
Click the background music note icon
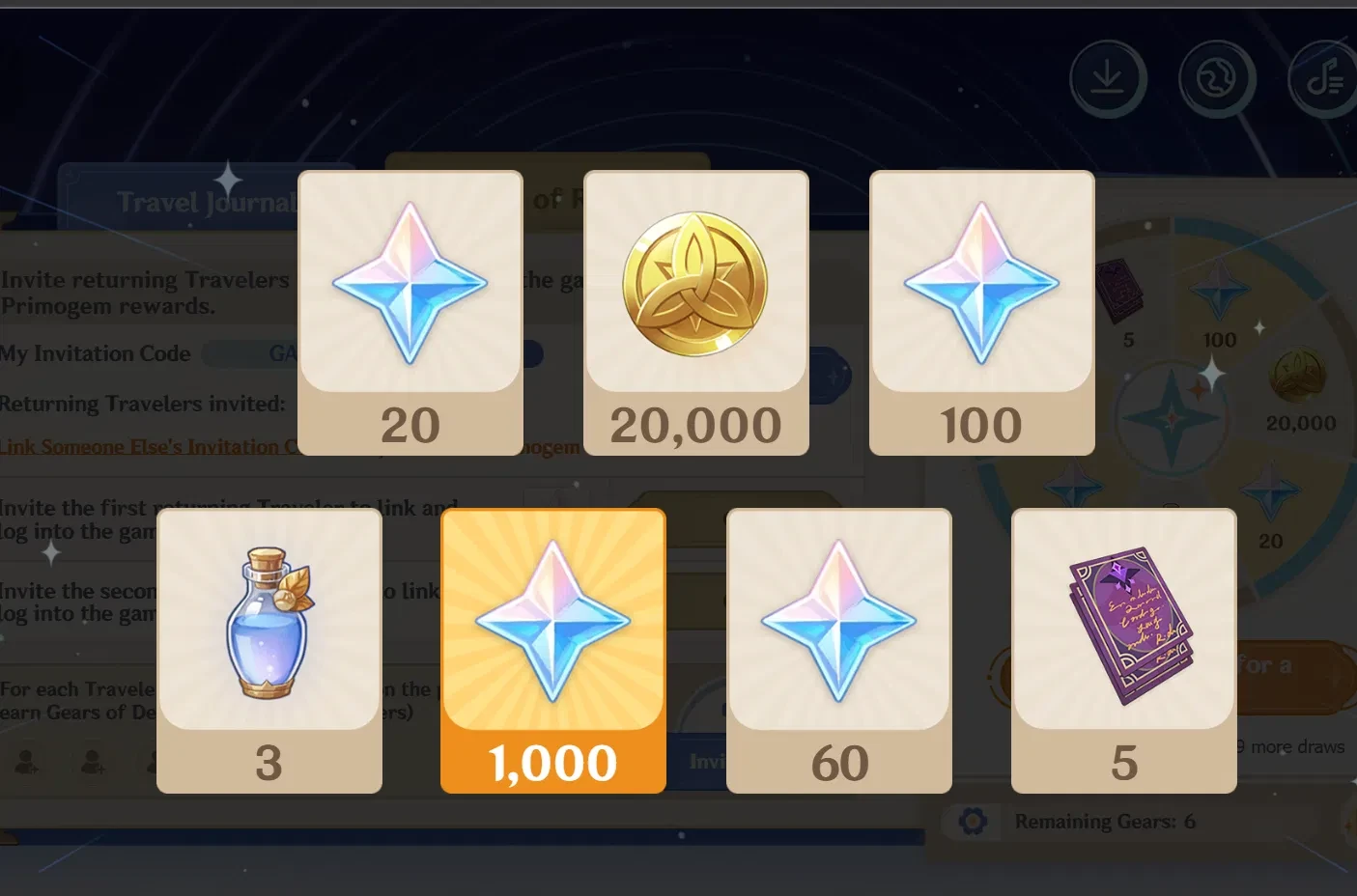tap(1325, 77)
